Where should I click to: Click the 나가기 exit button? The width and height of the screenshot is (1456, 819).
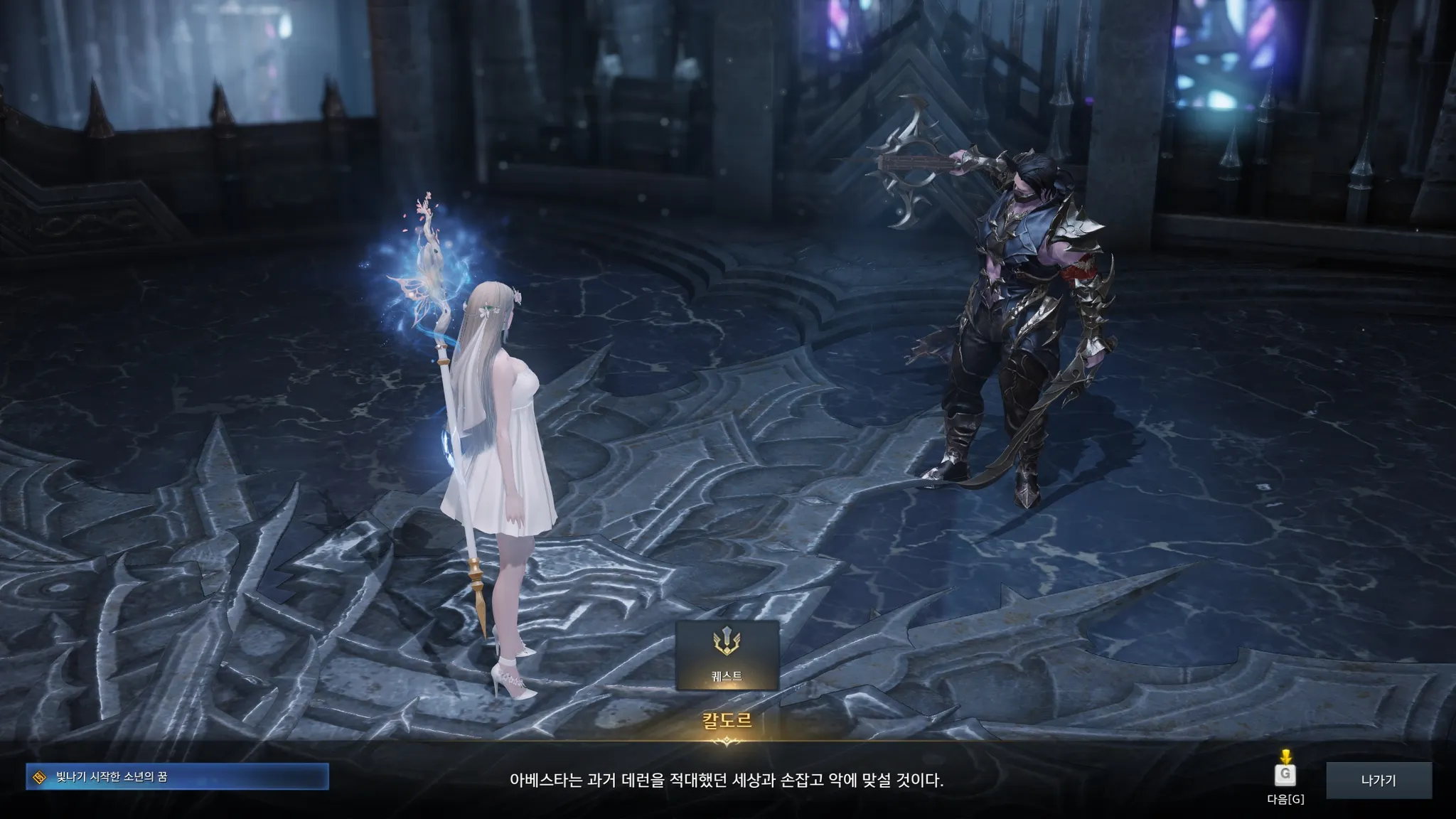pyautogui.click(x=1379, y=780)
